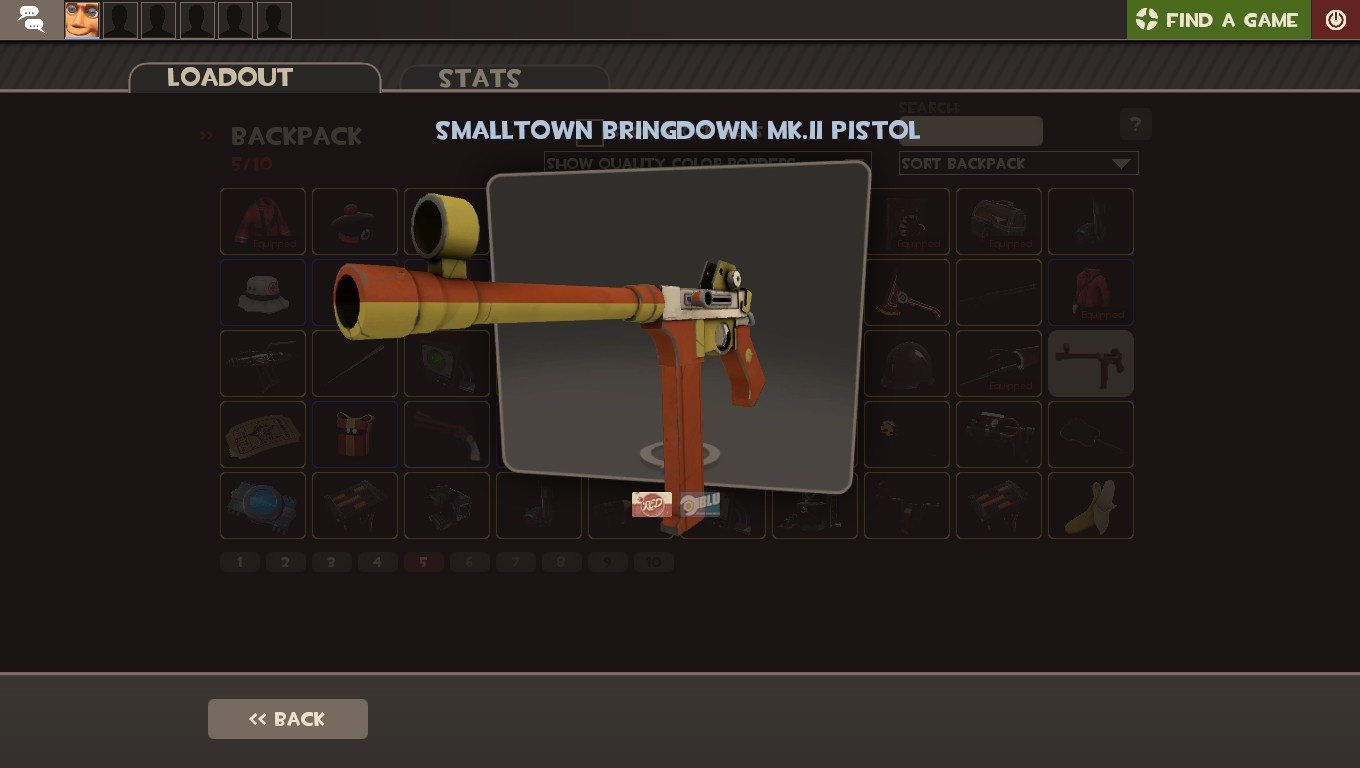Select the dark soldier helmet item
This screenshot has height=768, width=1360.
907,363
